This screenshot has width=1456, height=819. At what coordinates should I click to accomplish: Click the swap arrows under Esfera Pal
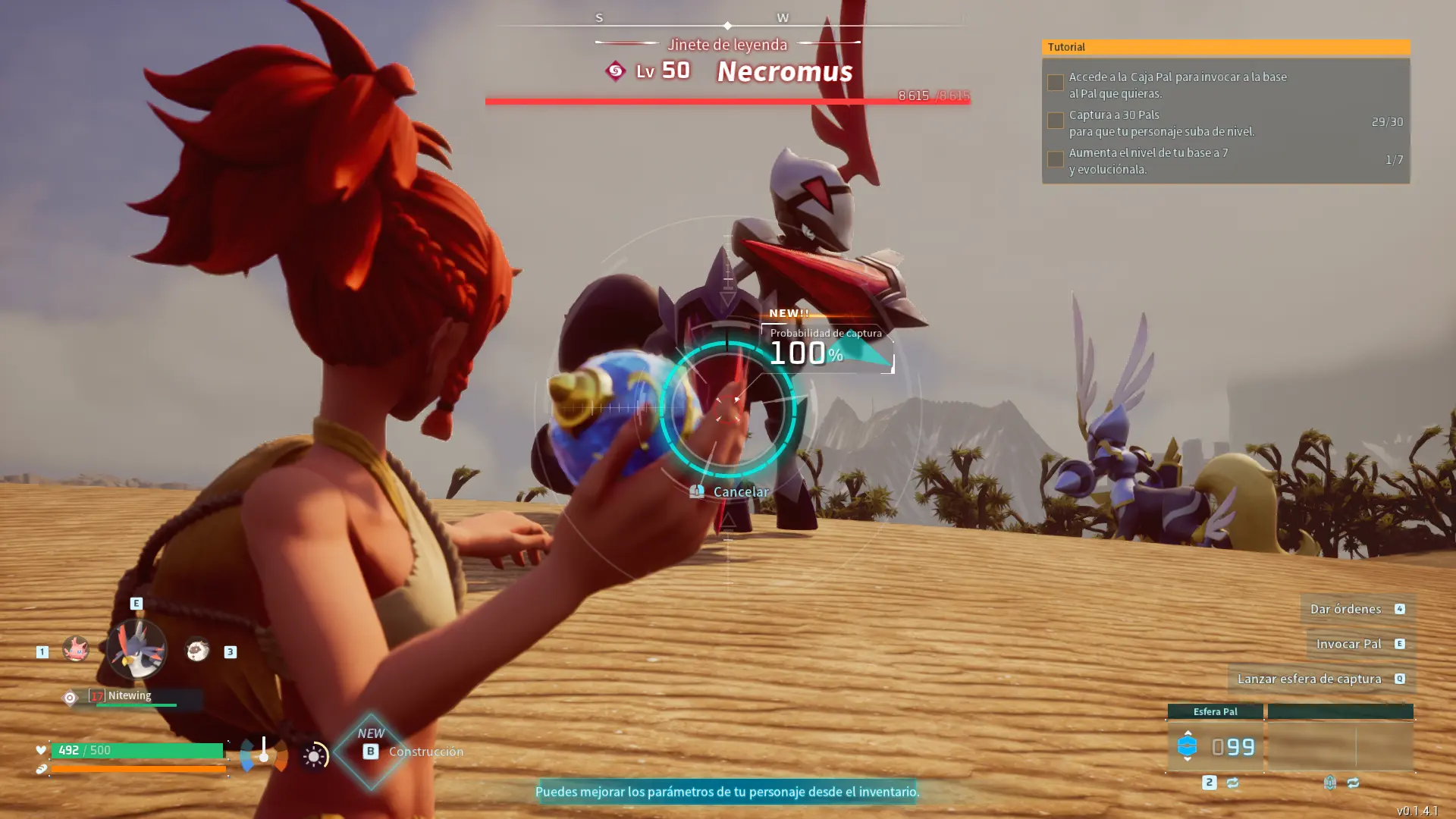coord(1232,783)
